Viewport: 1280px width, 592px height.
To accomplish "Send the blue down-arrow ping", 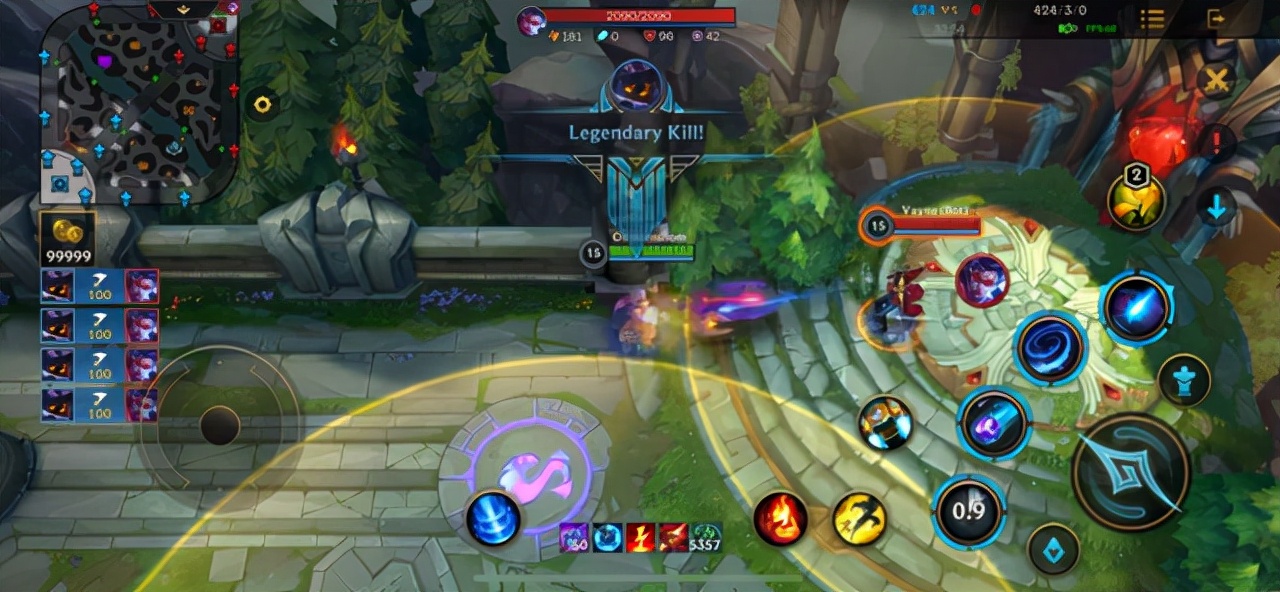I will click(x=1216, y=207).
